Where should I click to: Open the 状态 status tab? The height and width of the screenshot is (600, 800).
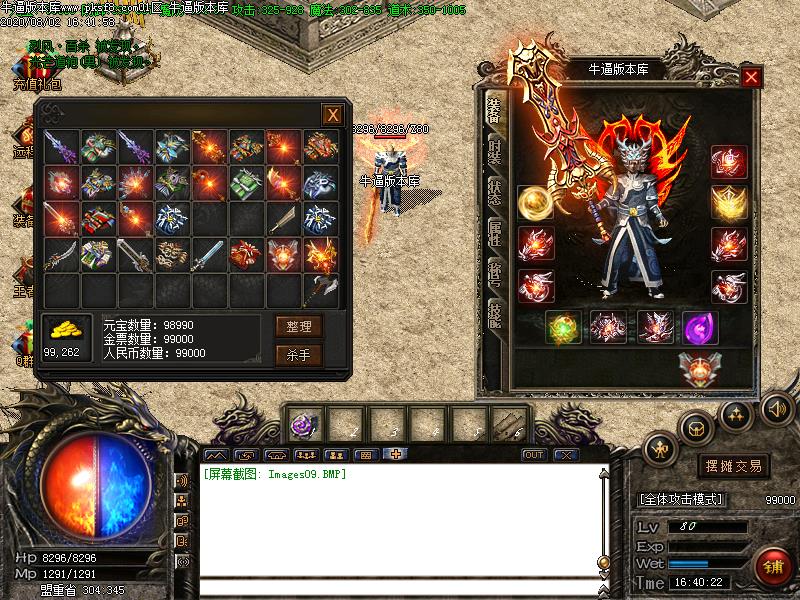tap(494, 191)
